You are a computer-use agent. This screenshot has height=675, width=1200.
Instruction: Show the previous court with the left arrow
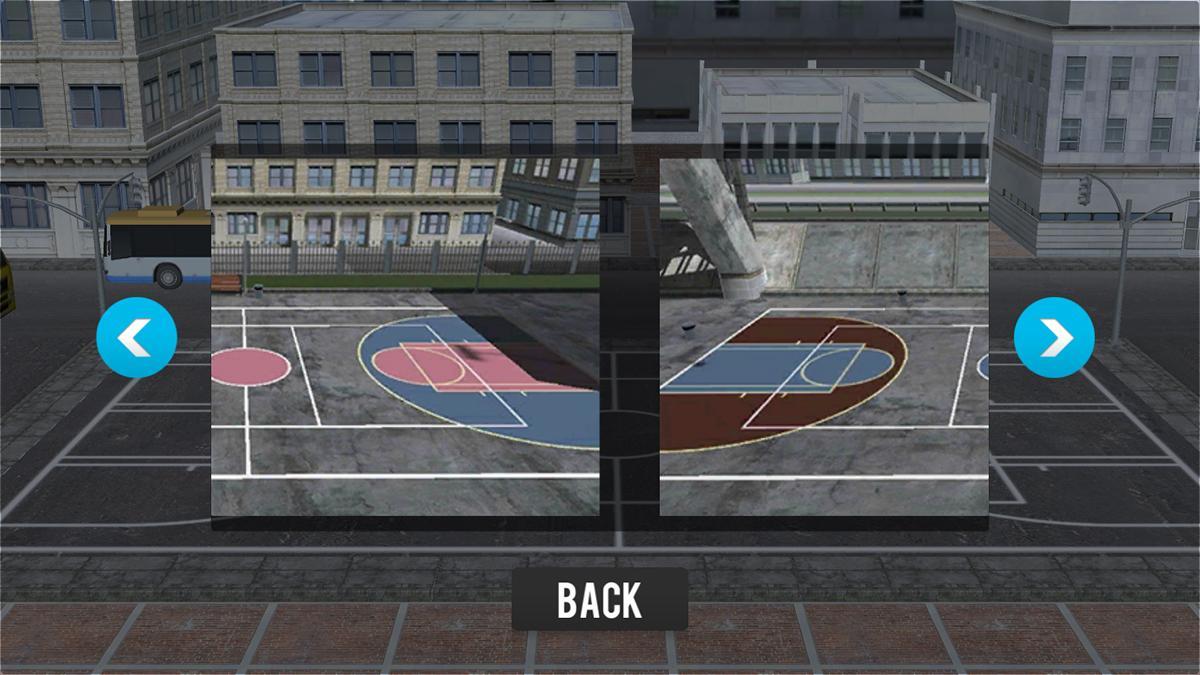[137, 337]
